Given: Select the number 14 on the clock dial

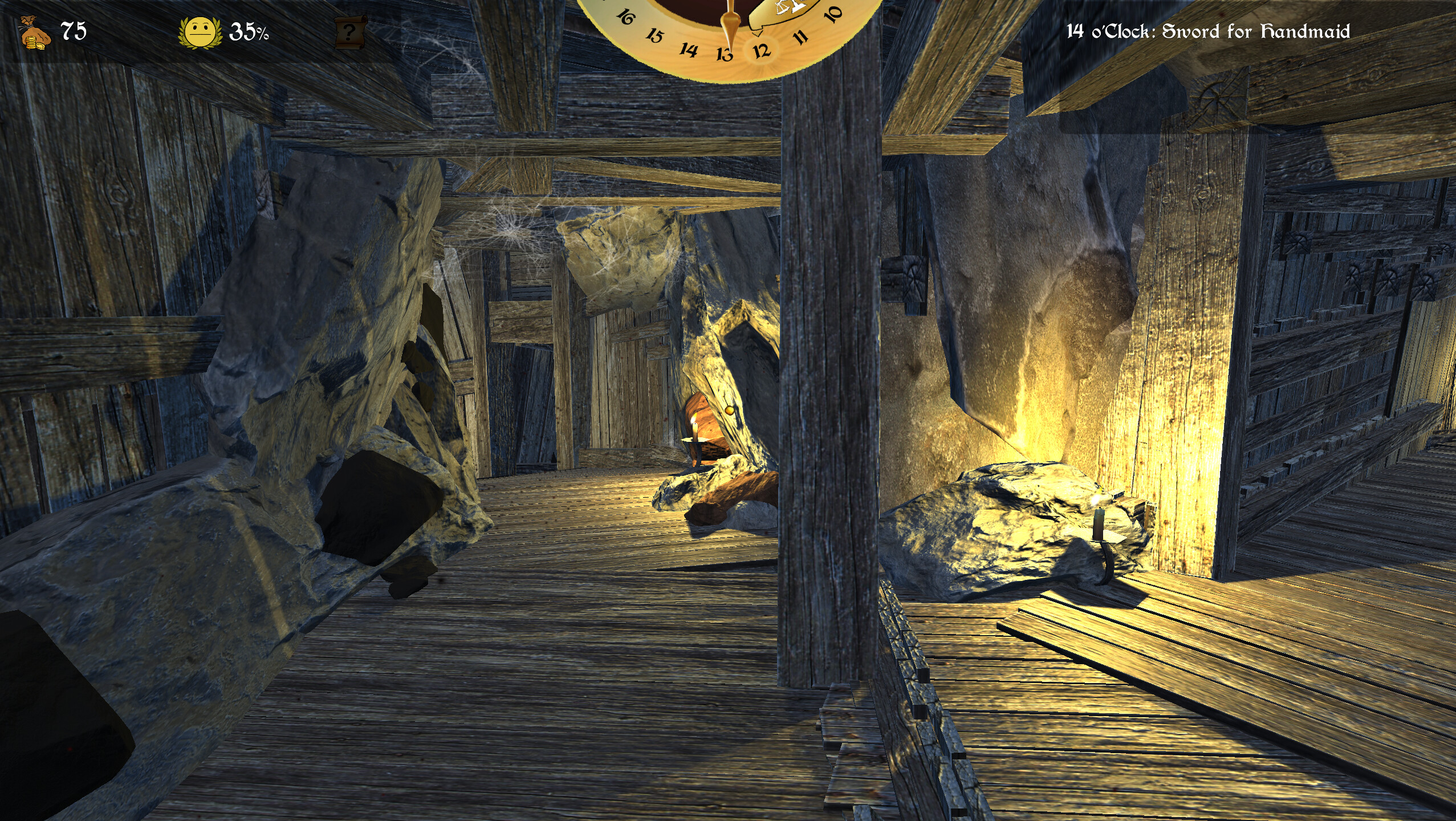Looking at the screenshot, I should point(688,54).
